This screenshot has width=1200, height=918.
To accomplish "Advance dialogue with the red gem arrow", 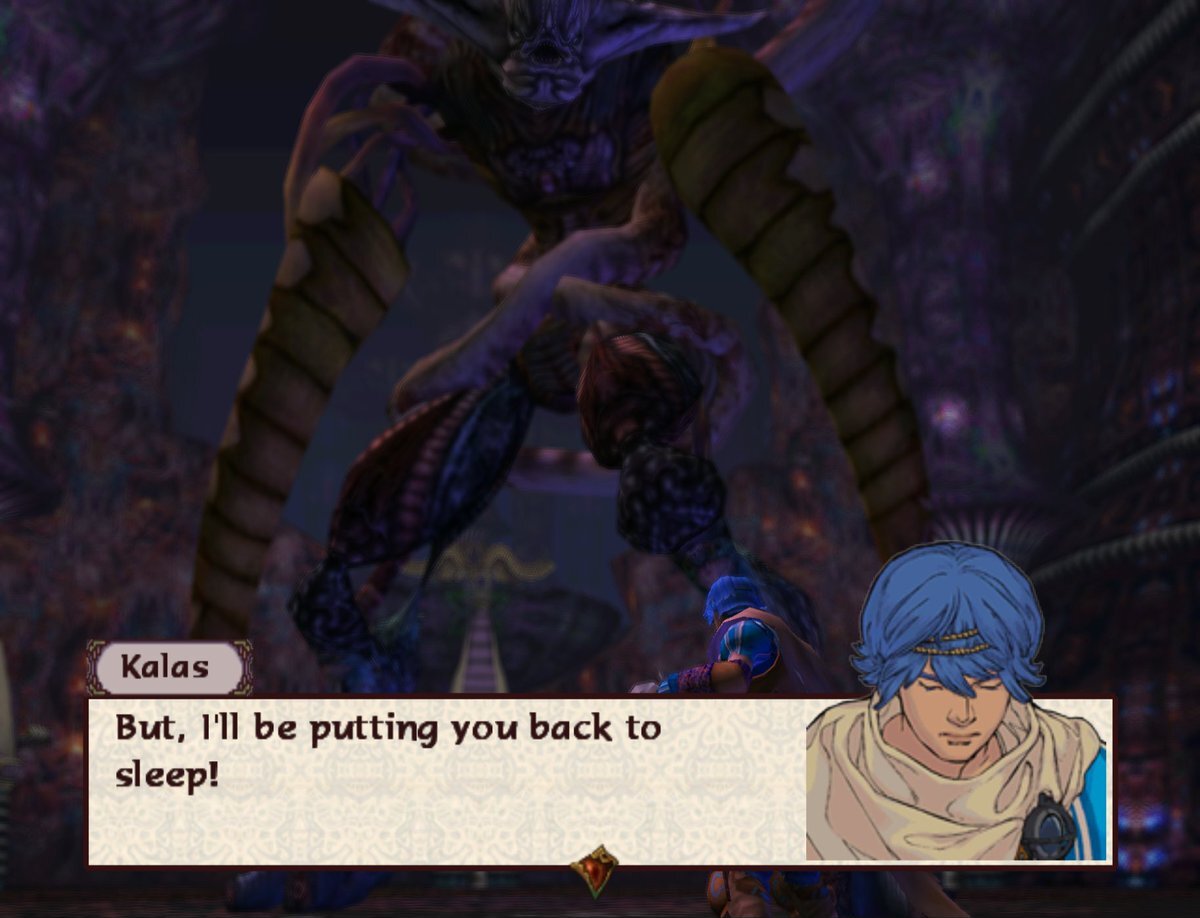I will 594,869.
